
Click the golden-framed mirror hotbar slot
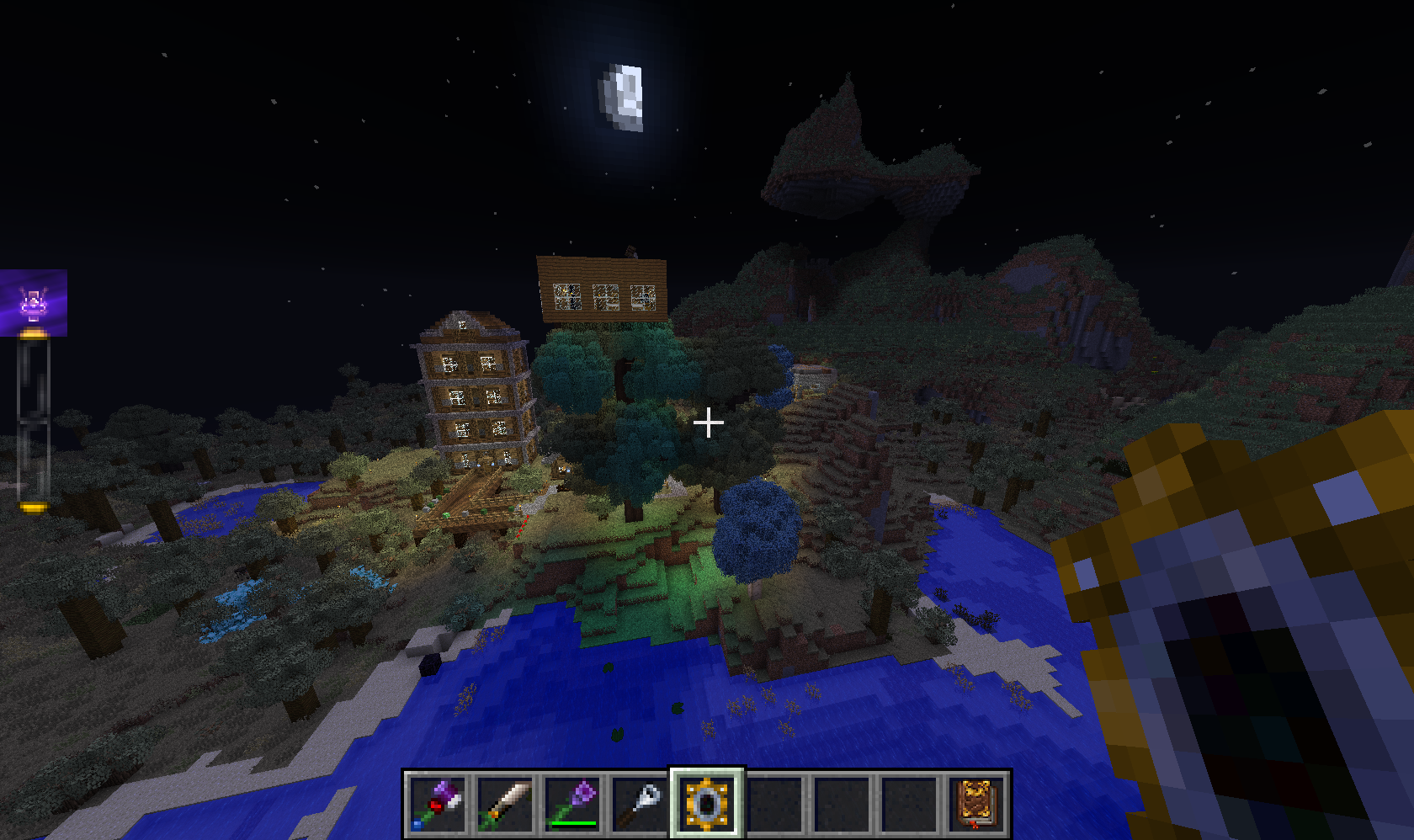click(x=707, y=804)
